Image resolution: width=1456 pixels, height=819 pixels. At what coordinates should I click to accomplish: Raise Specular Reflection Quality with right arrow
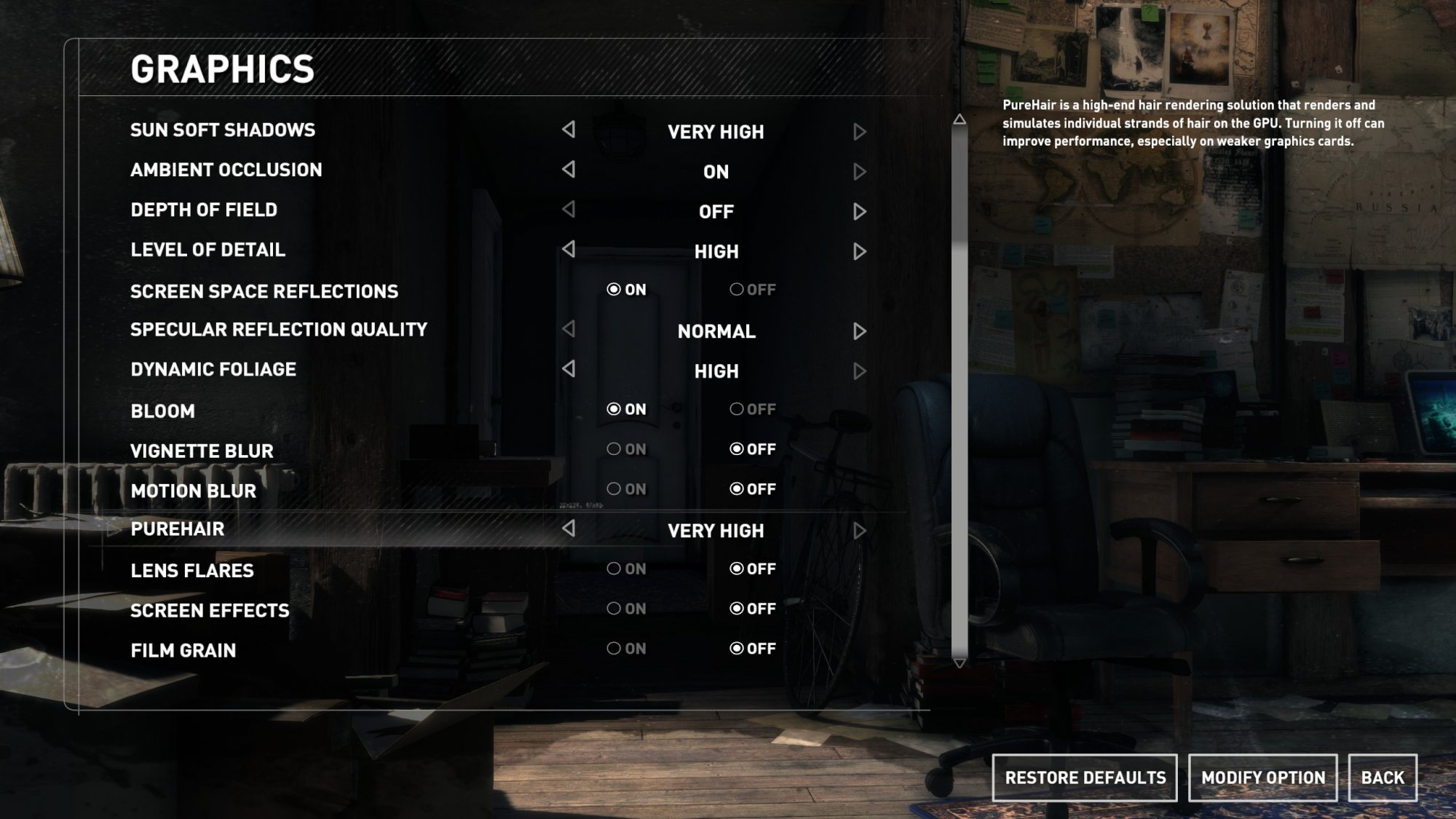click(860, 331)
